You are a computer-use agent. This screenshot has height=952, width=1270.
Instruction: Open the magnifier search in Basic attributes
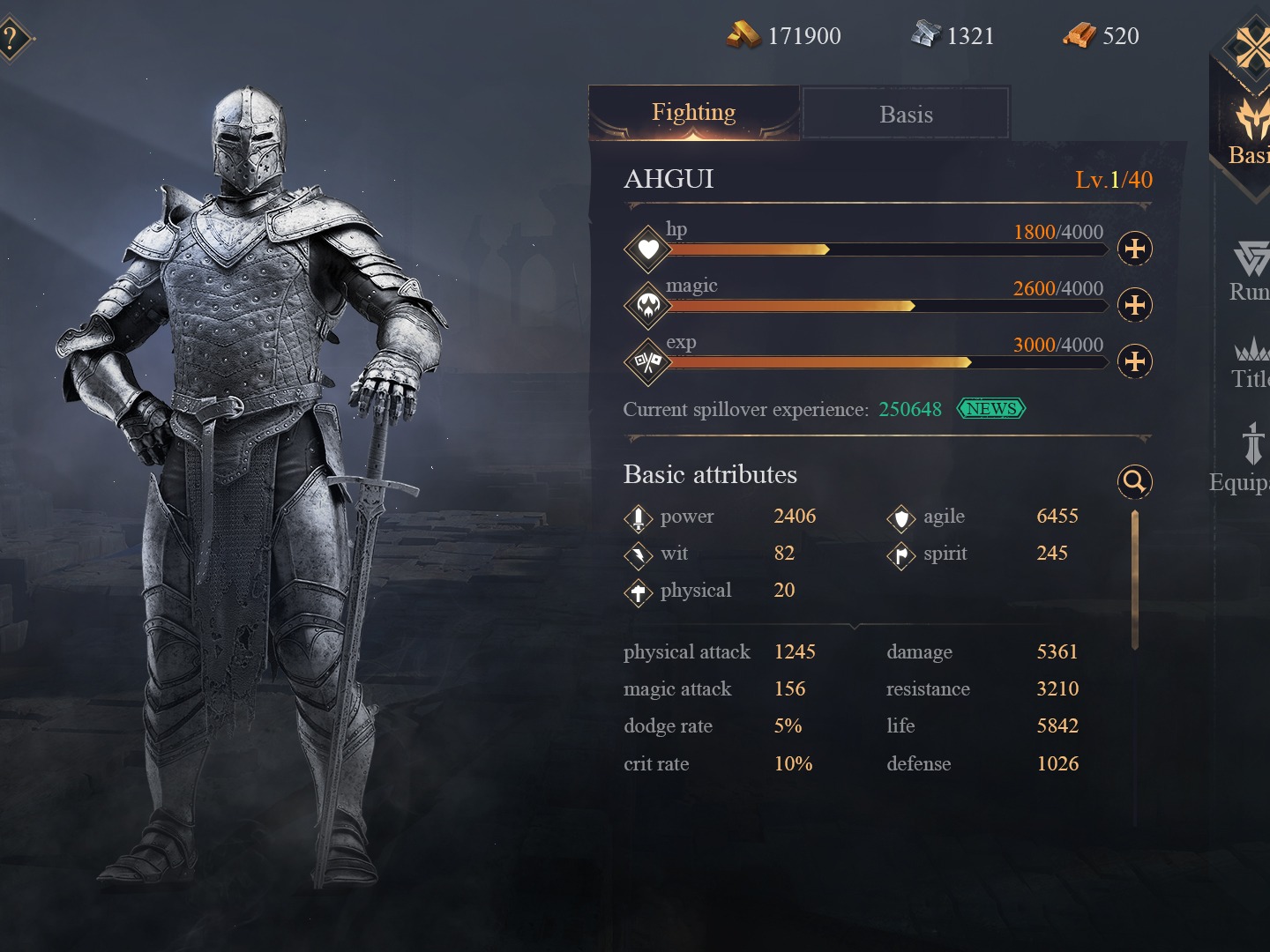click(x=1135, y=480)
